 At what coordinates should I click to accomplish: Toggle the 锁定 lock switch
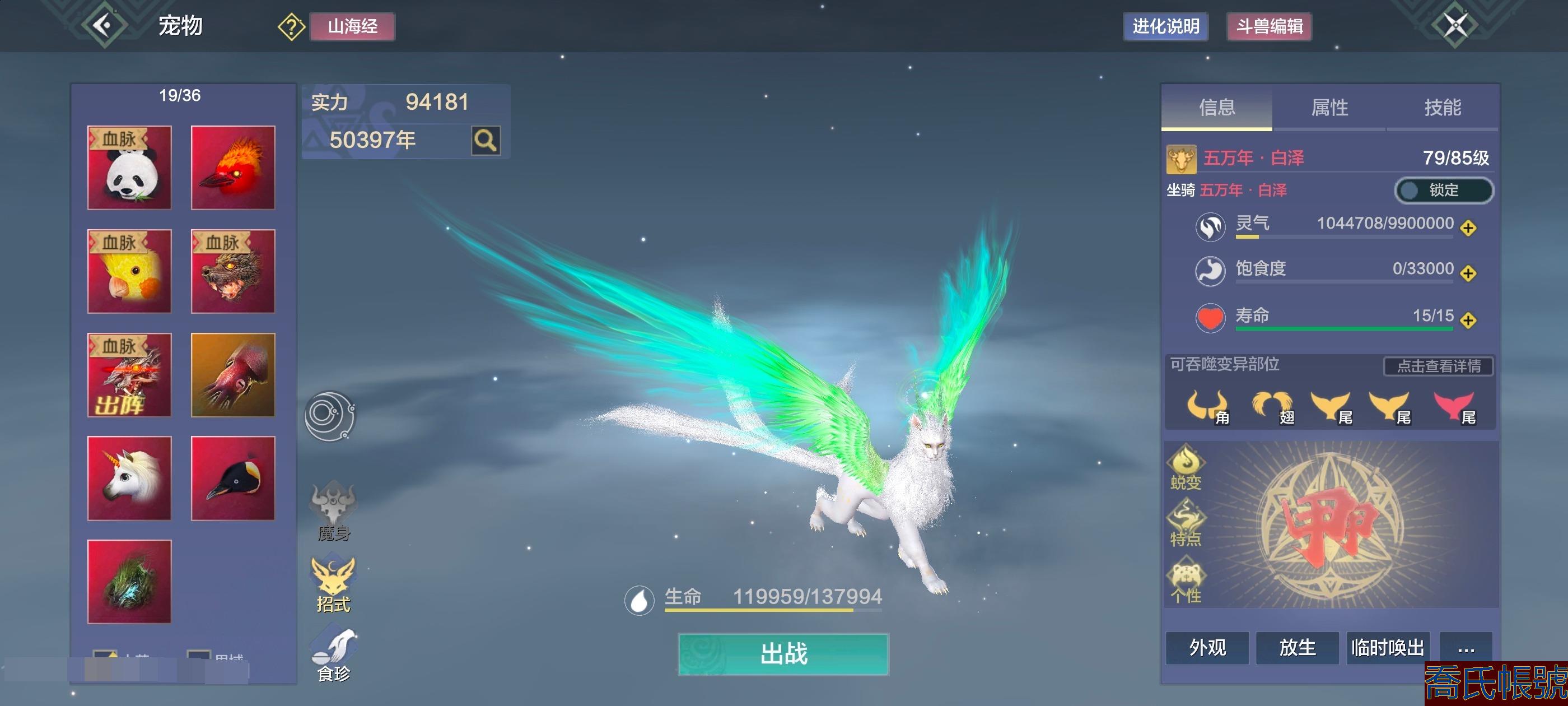pyautogui.click(x=1443, y=190)
